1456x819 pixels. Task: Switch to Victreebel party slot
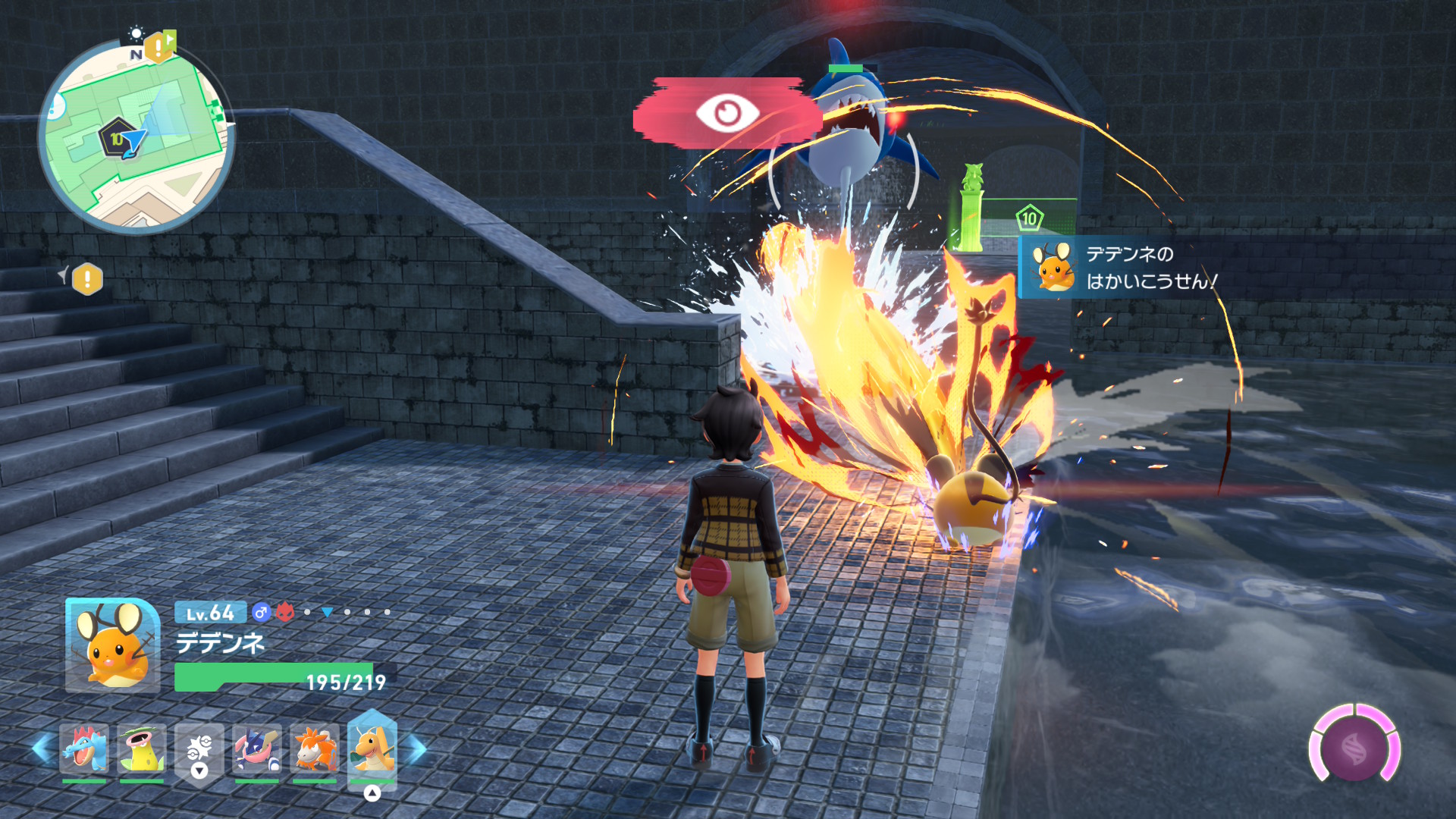(142, 748)
